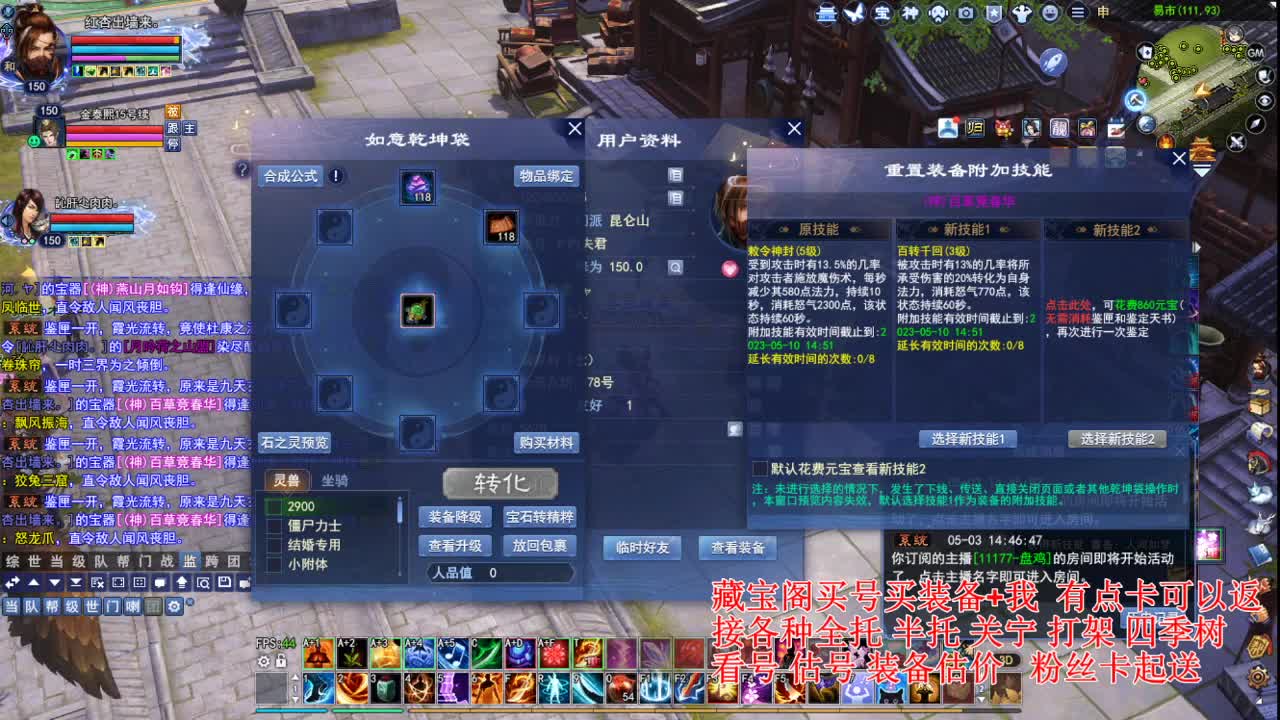Check the 僵尸力士 checkbox in pet list

(x=272, y=525)
